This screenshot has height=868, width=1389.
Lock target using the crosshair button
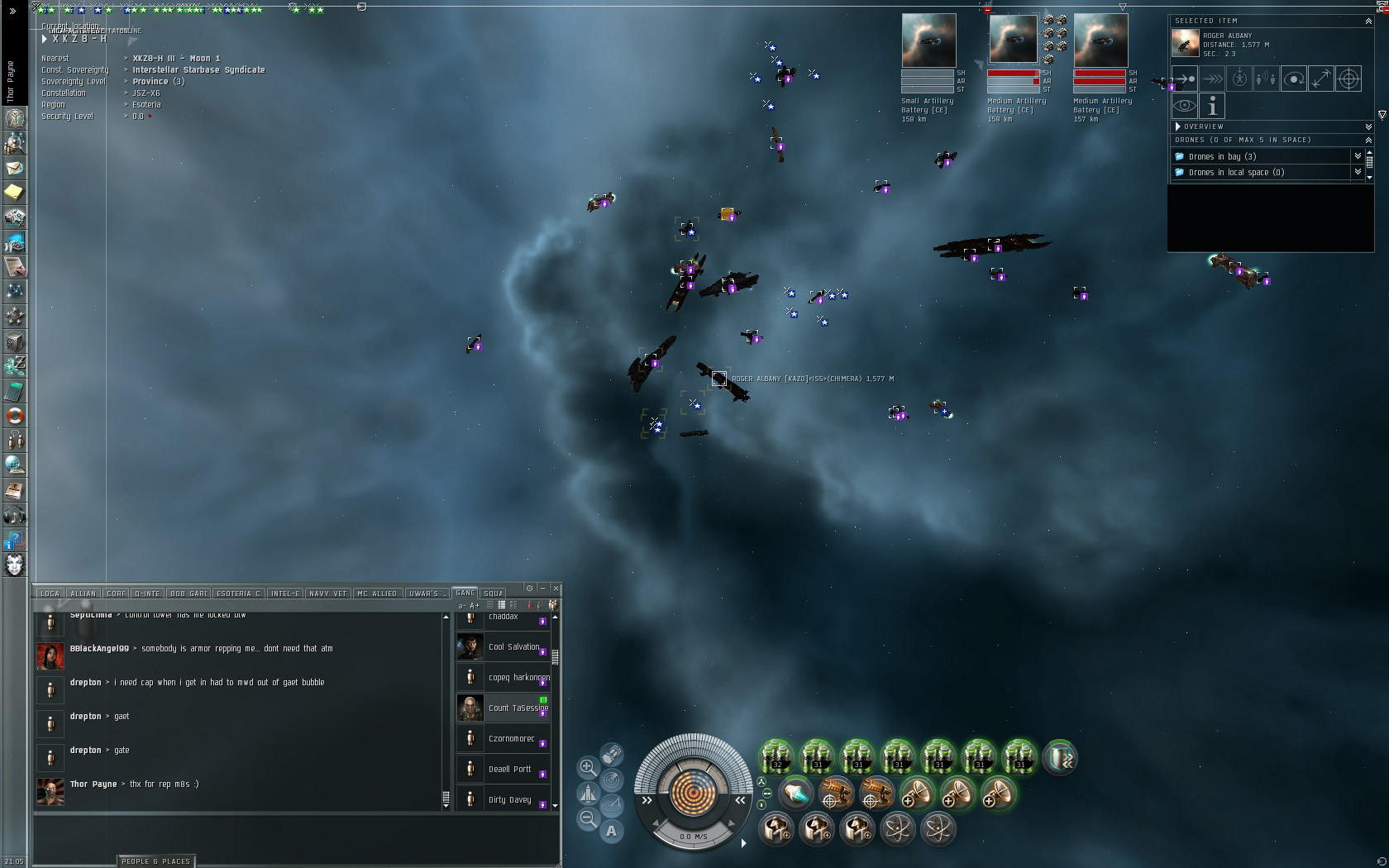coord(1348,79)
